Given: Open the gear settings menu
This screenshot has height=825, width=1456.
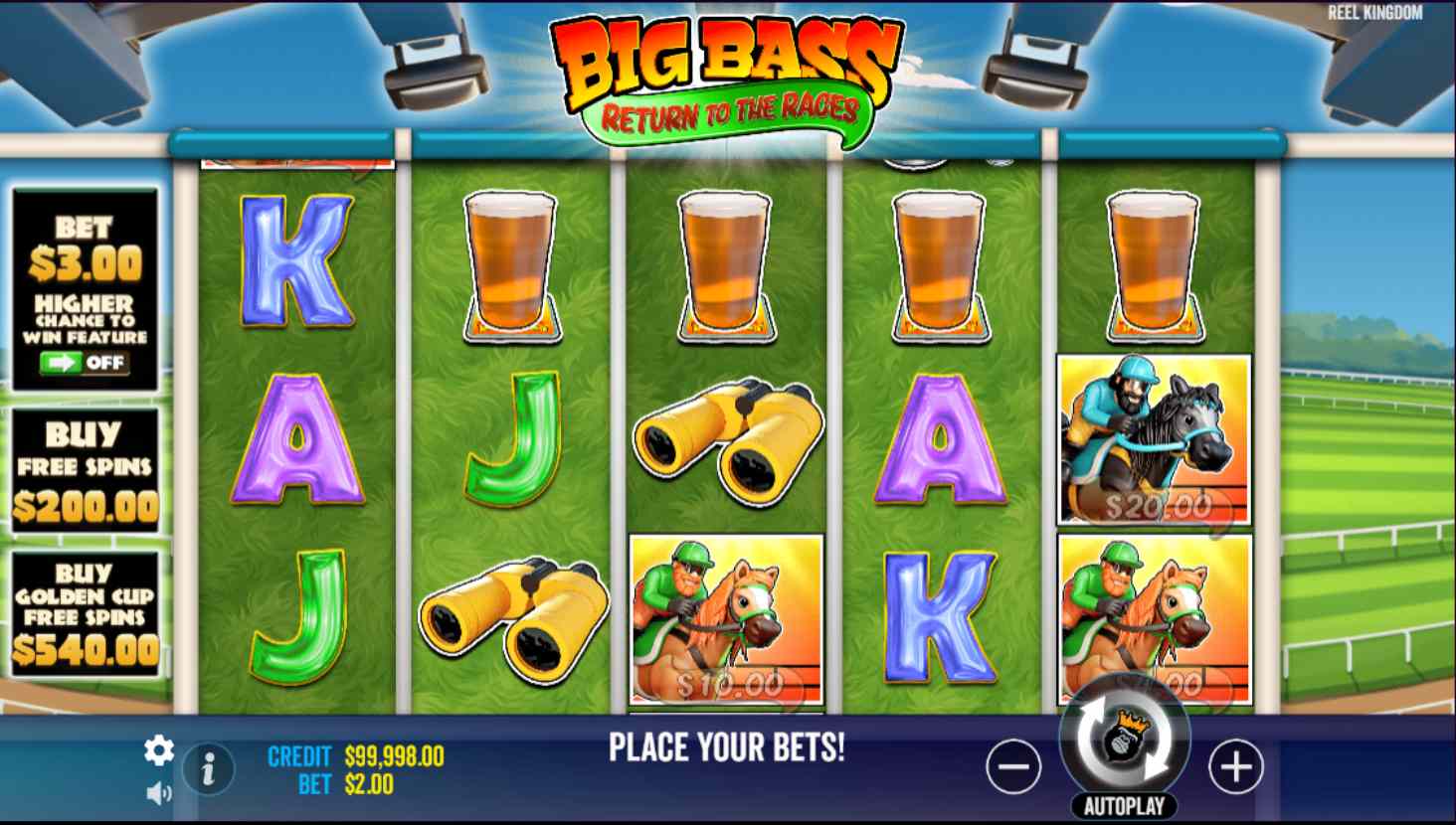Looking at the screenshot, I should (159, 750).
